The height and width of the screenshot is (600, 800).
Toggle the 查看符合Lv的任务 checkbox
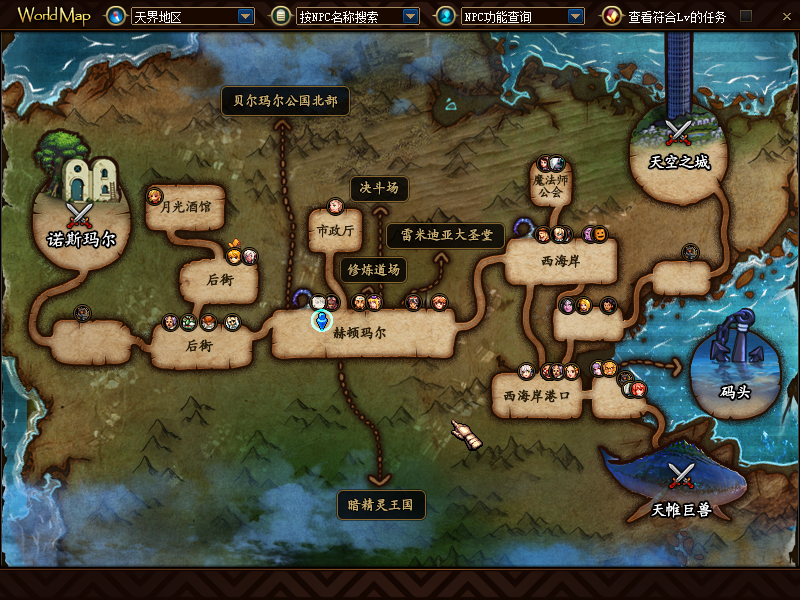pyautogui.click(x=745, y=17)
